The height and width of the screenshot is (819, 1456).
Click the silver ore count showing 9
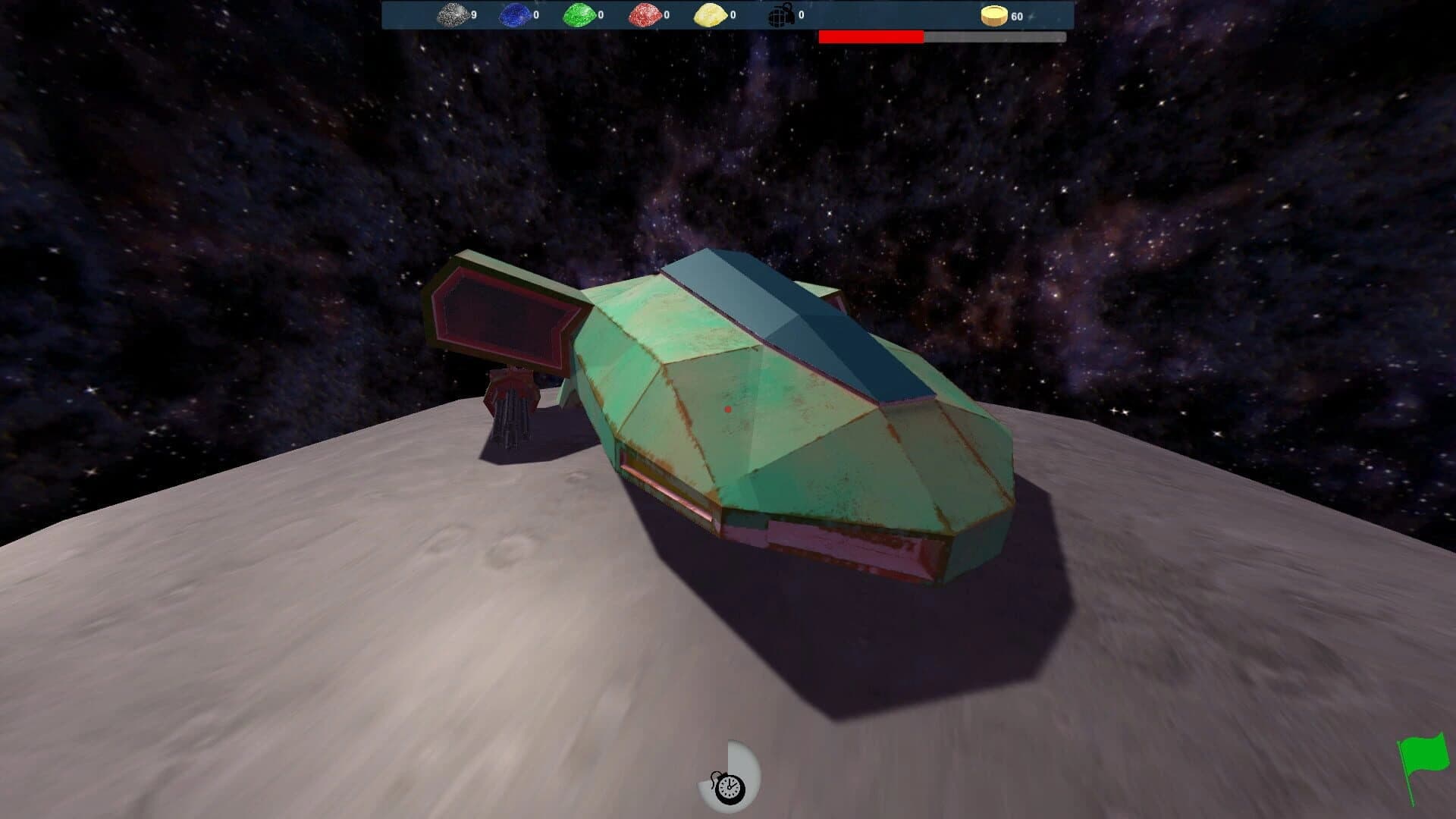(474, 14)
